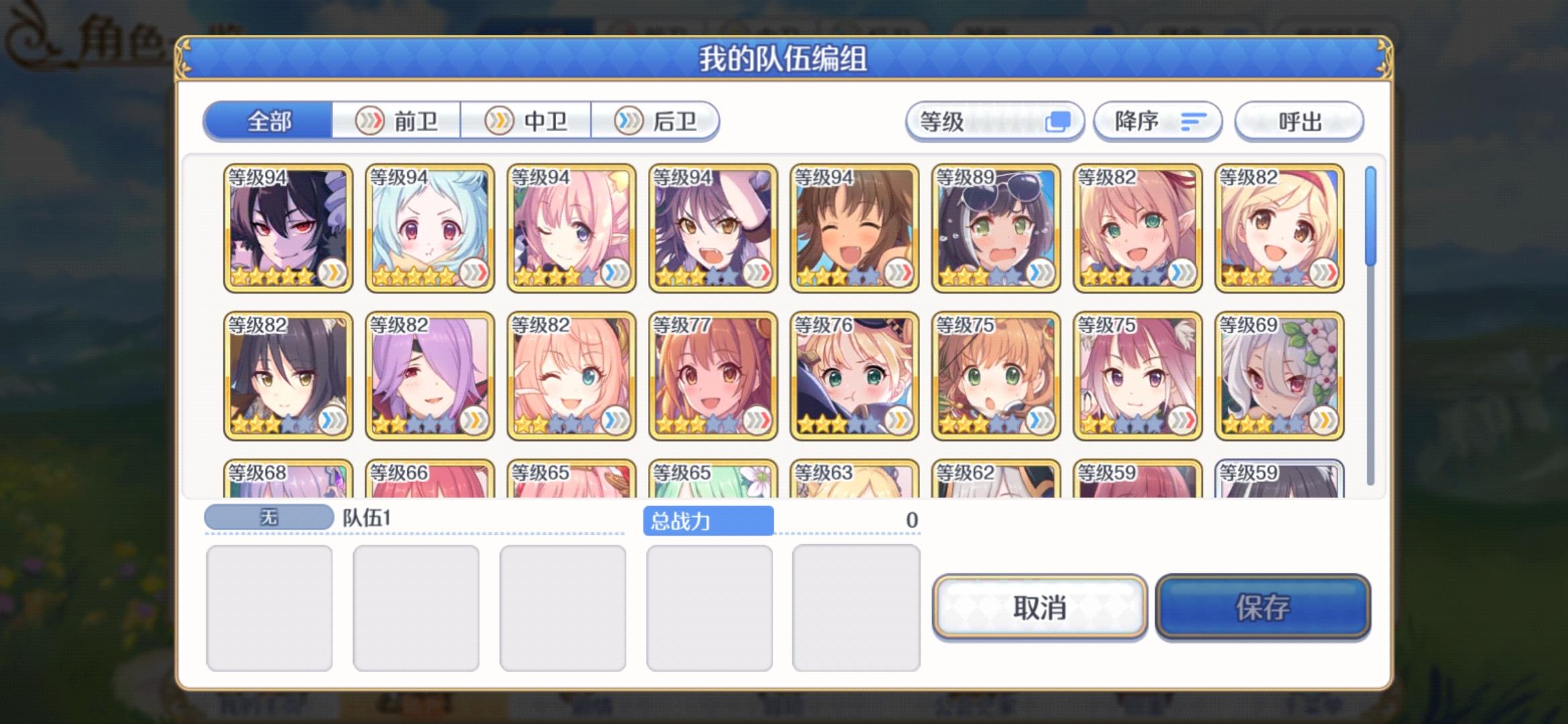Select the 前卫 tab
This screenshot has width=1568, height=724.
(399, 121)
